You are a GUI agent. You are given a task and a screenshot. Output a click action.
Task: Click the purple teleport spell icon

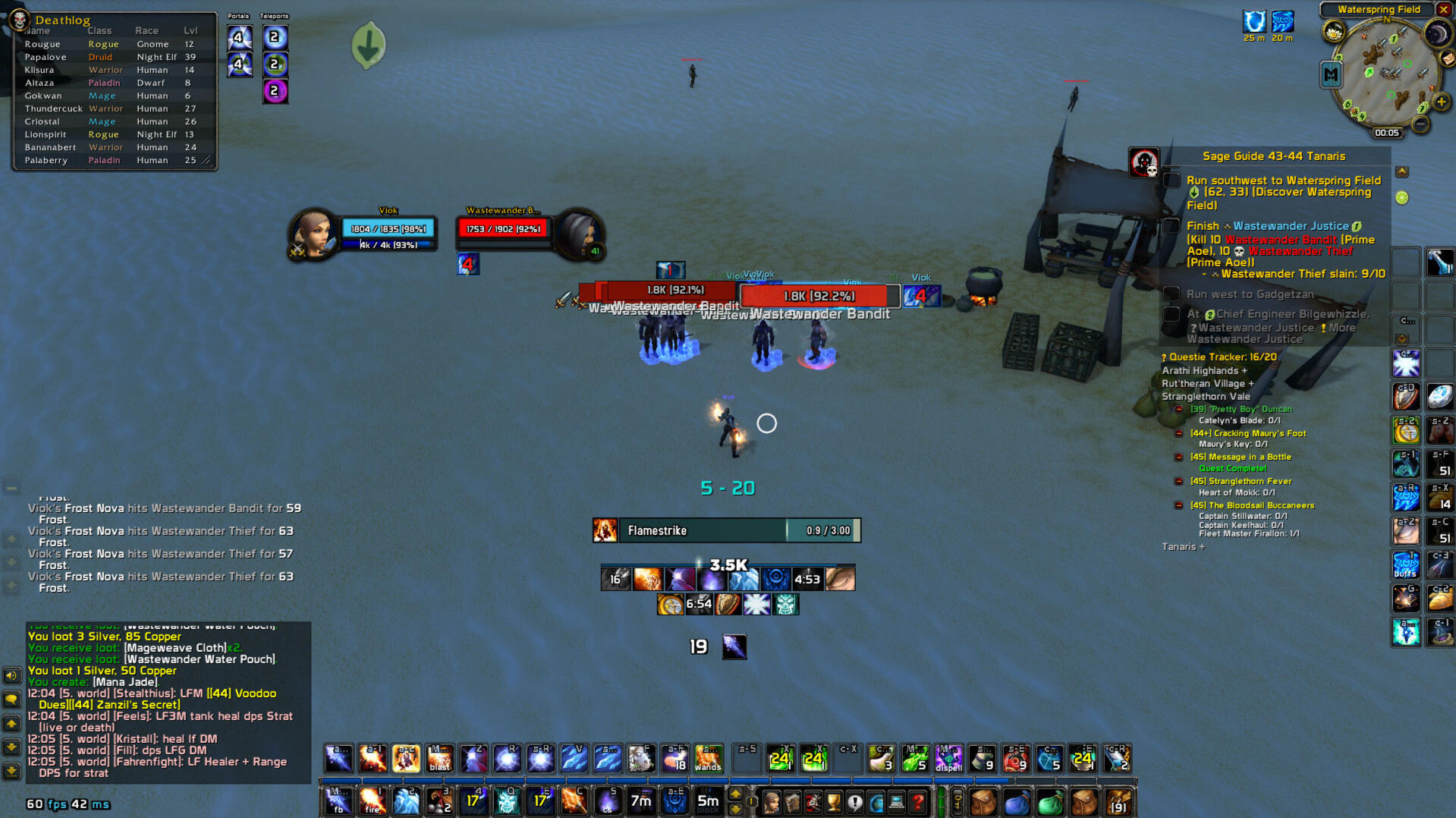point(275,92)
